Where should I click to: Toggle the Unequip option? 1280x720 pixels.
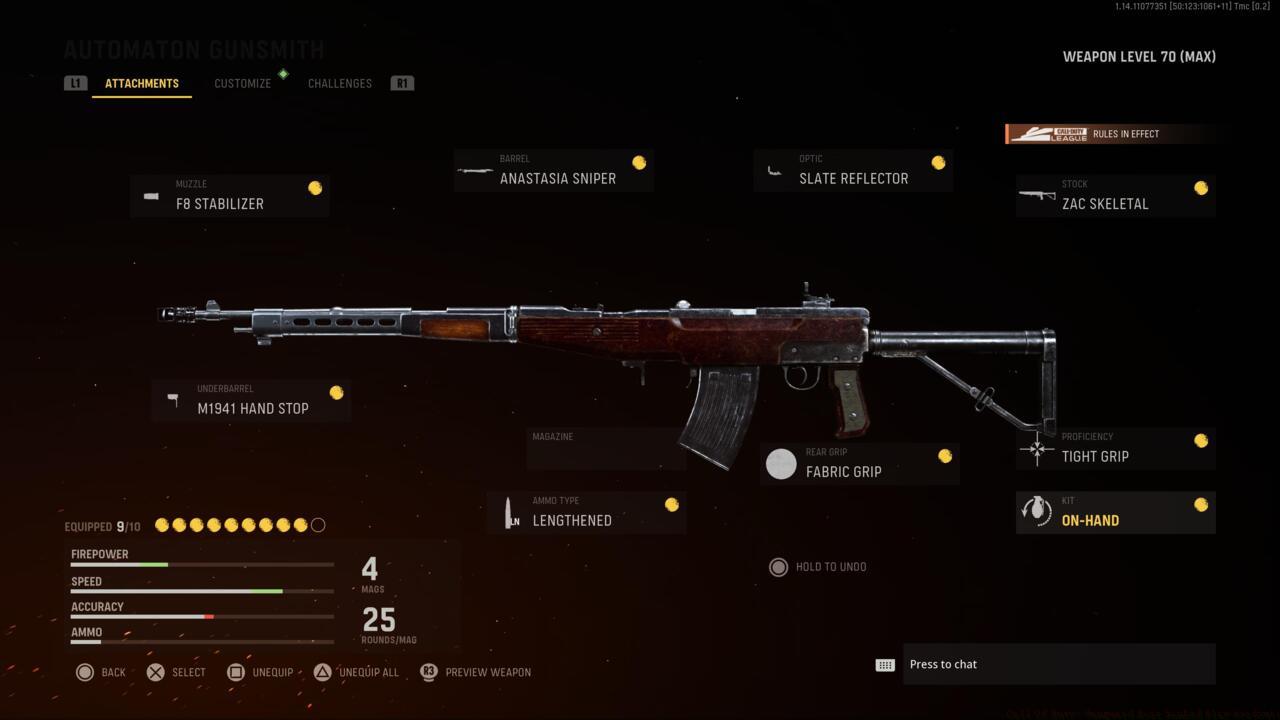[x=262, y=672]
